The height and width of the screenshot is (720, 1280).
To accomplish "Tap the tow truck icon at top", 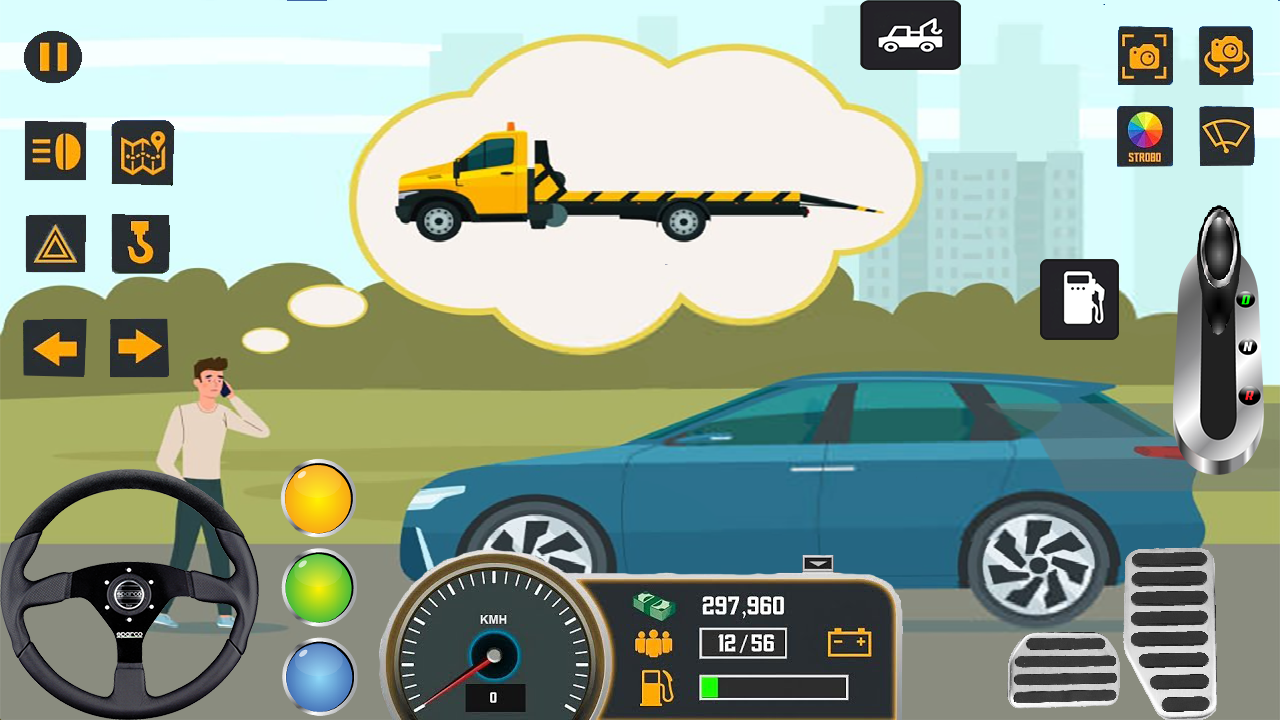I will point(909,35).
